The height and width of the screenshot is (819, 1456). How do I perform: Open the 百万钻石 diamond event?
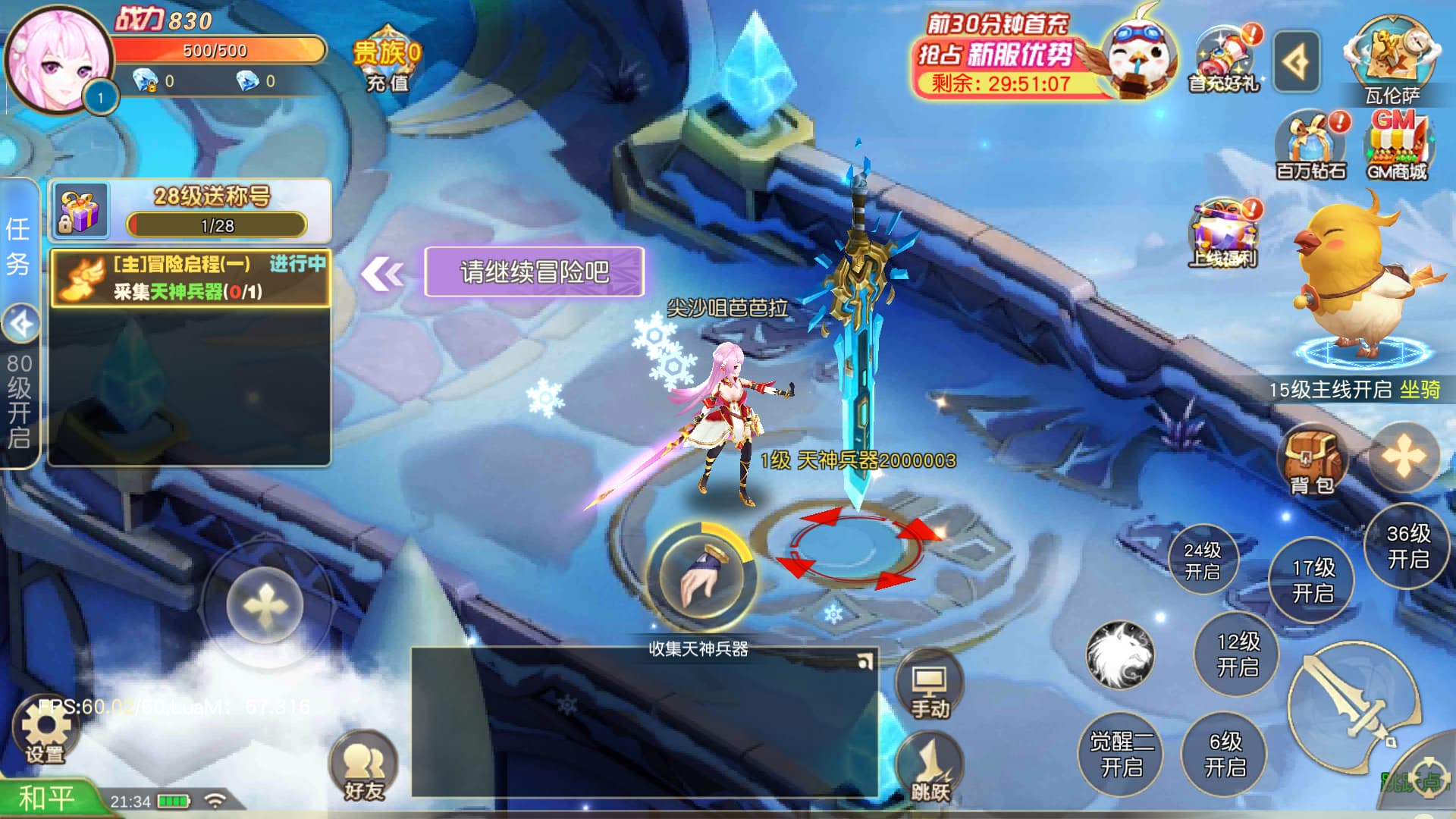[x=1312, y=146]
